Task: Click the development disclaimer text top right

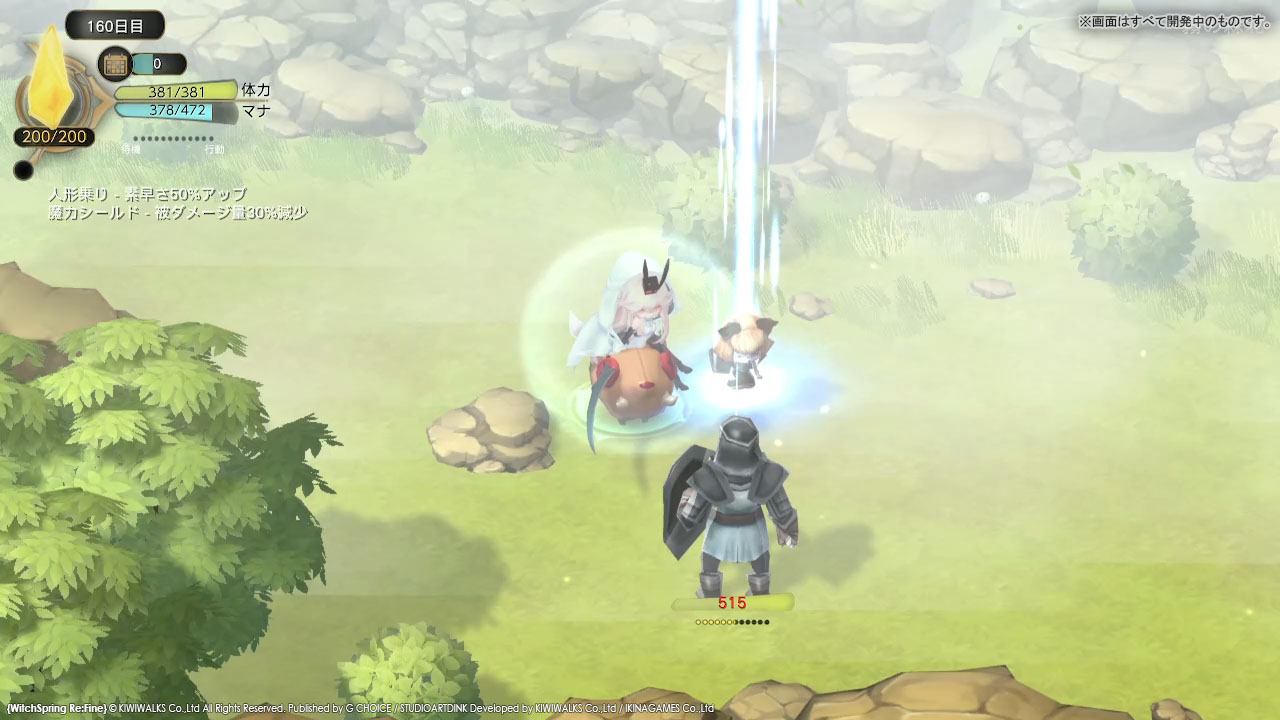Action: click(1176, 18)
